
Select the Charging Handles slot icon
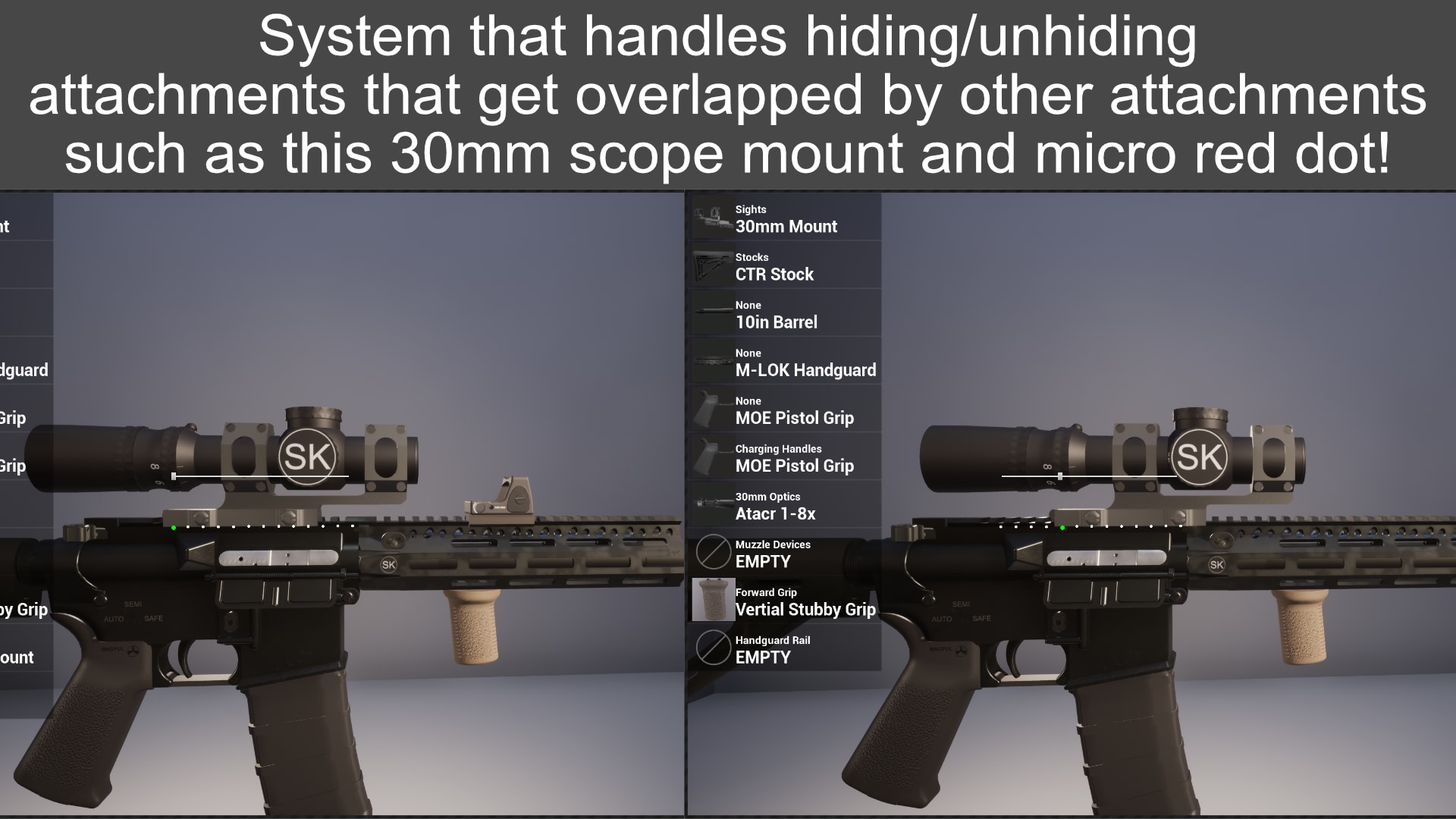(713, 457)
